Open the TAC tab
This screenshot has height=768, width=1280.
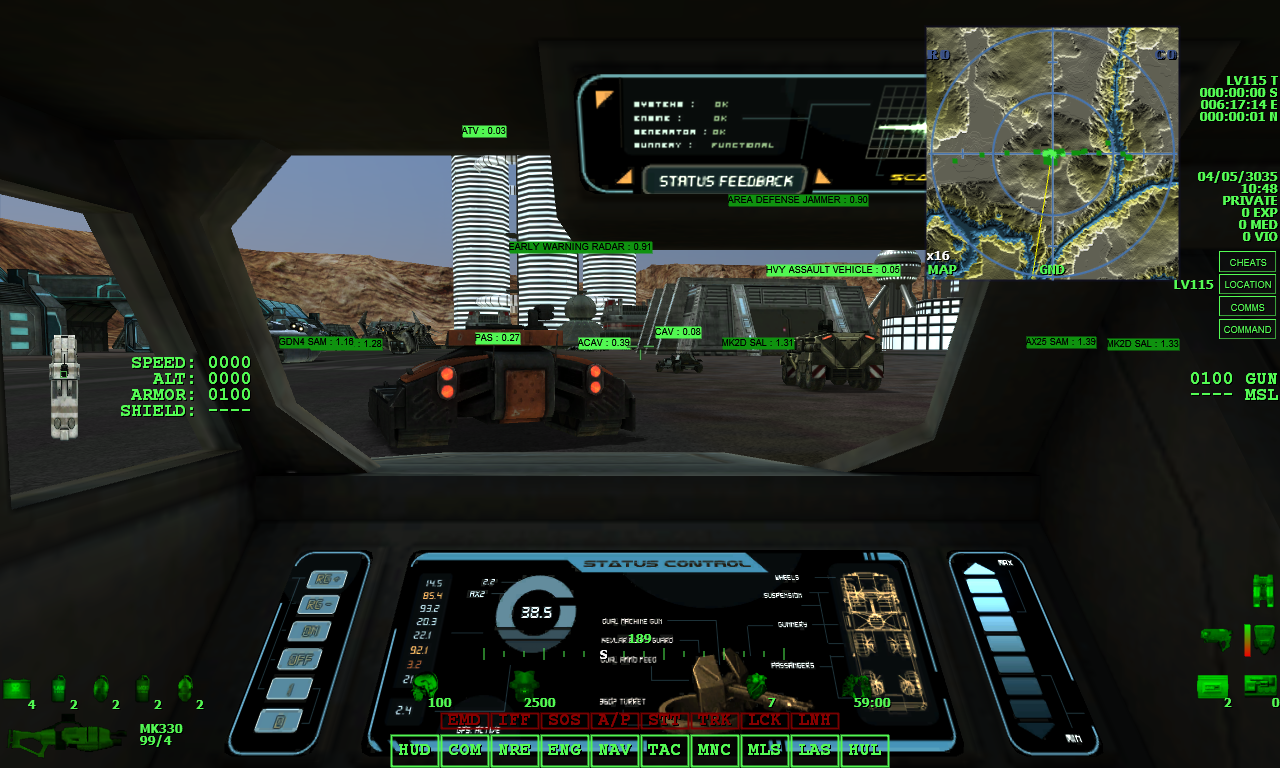664,750
